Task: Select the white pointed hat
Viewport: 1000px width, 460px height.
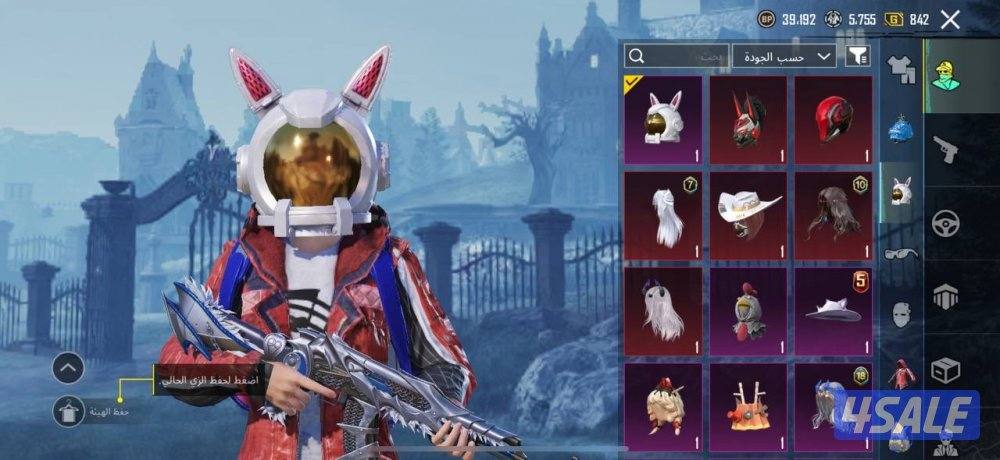Action: click(833, 310)
